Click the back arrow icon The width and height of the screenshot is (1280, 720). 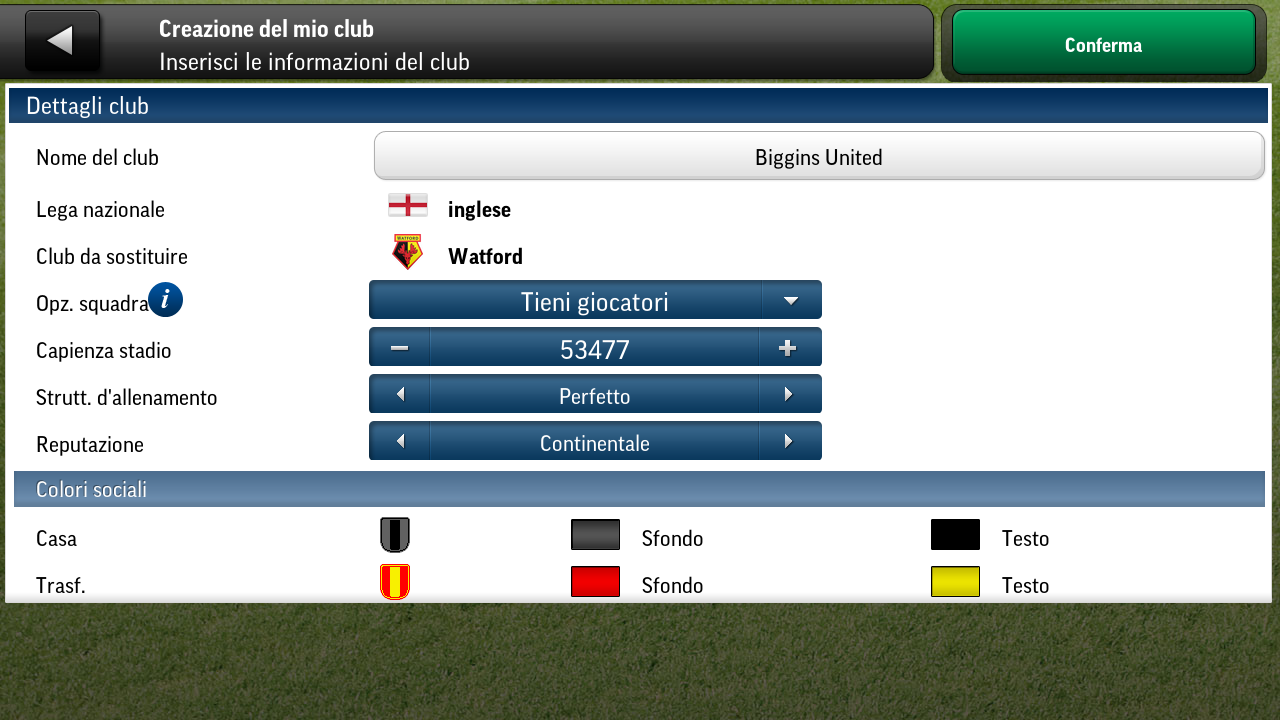[x=62, y=40]
